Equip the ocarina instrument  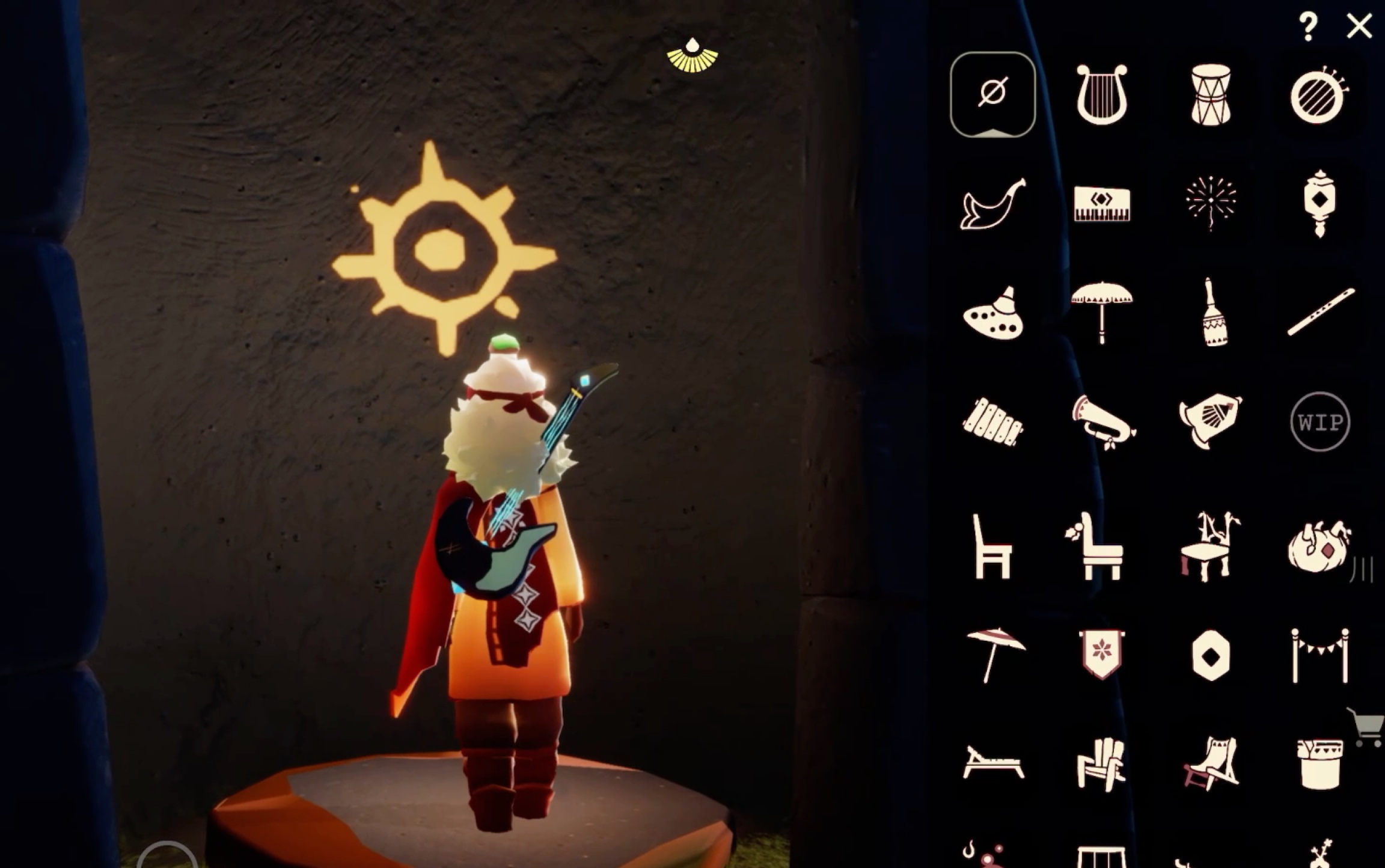coord(993,314)
